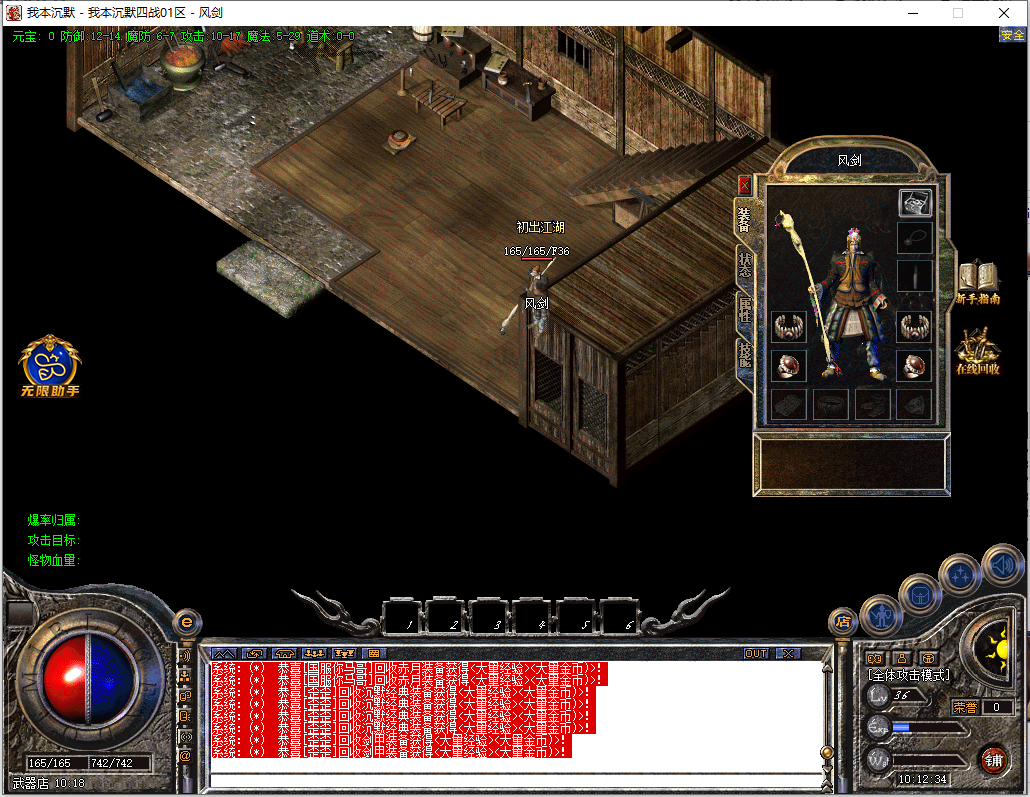Toggle the 全体攻击模式 attack mode
This screenshot has width=1030, height=797.
(909, 676)
